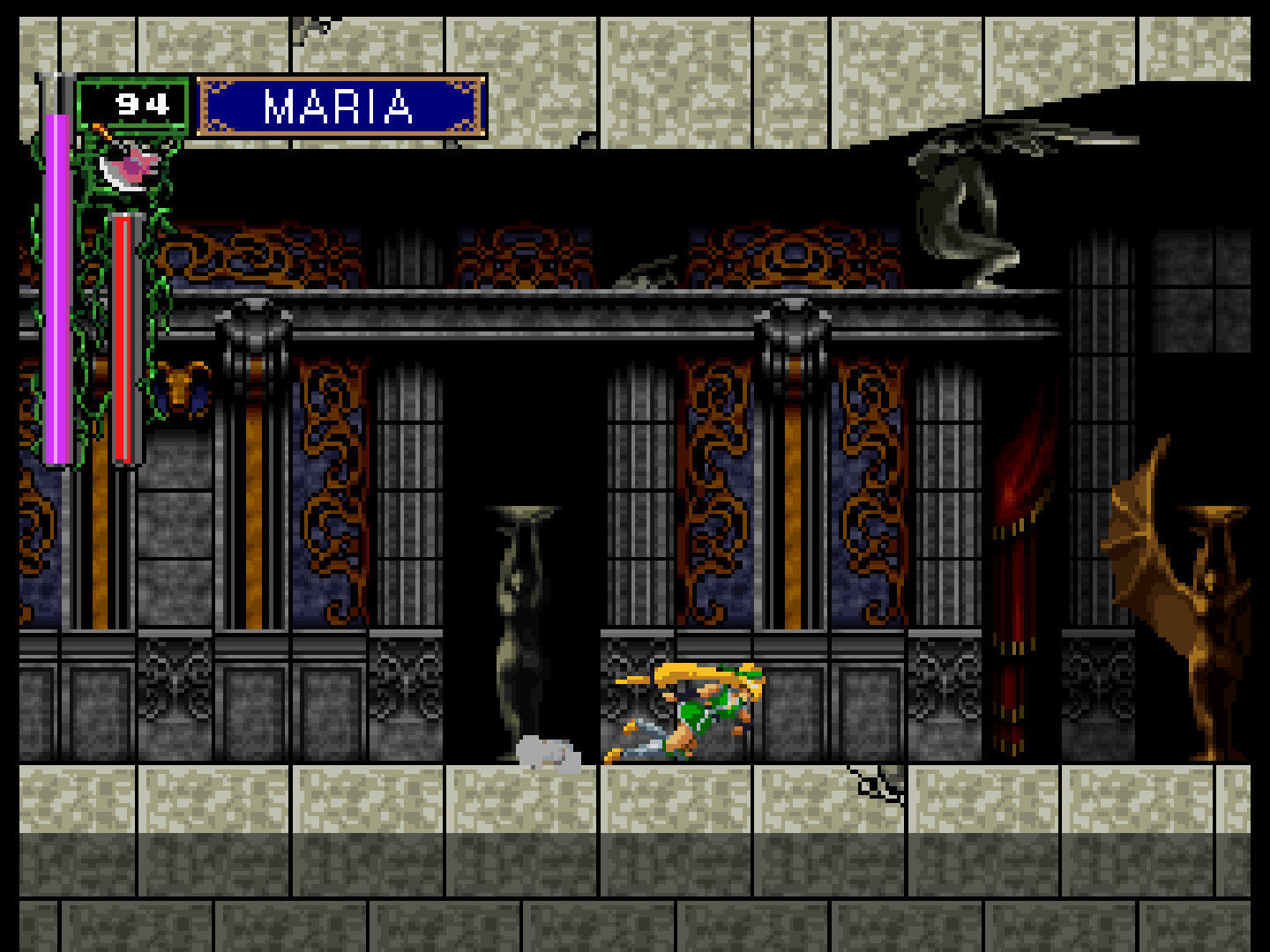Click the MARIA name plate
Screen dimensions: 1270x952
coord(341,107)
